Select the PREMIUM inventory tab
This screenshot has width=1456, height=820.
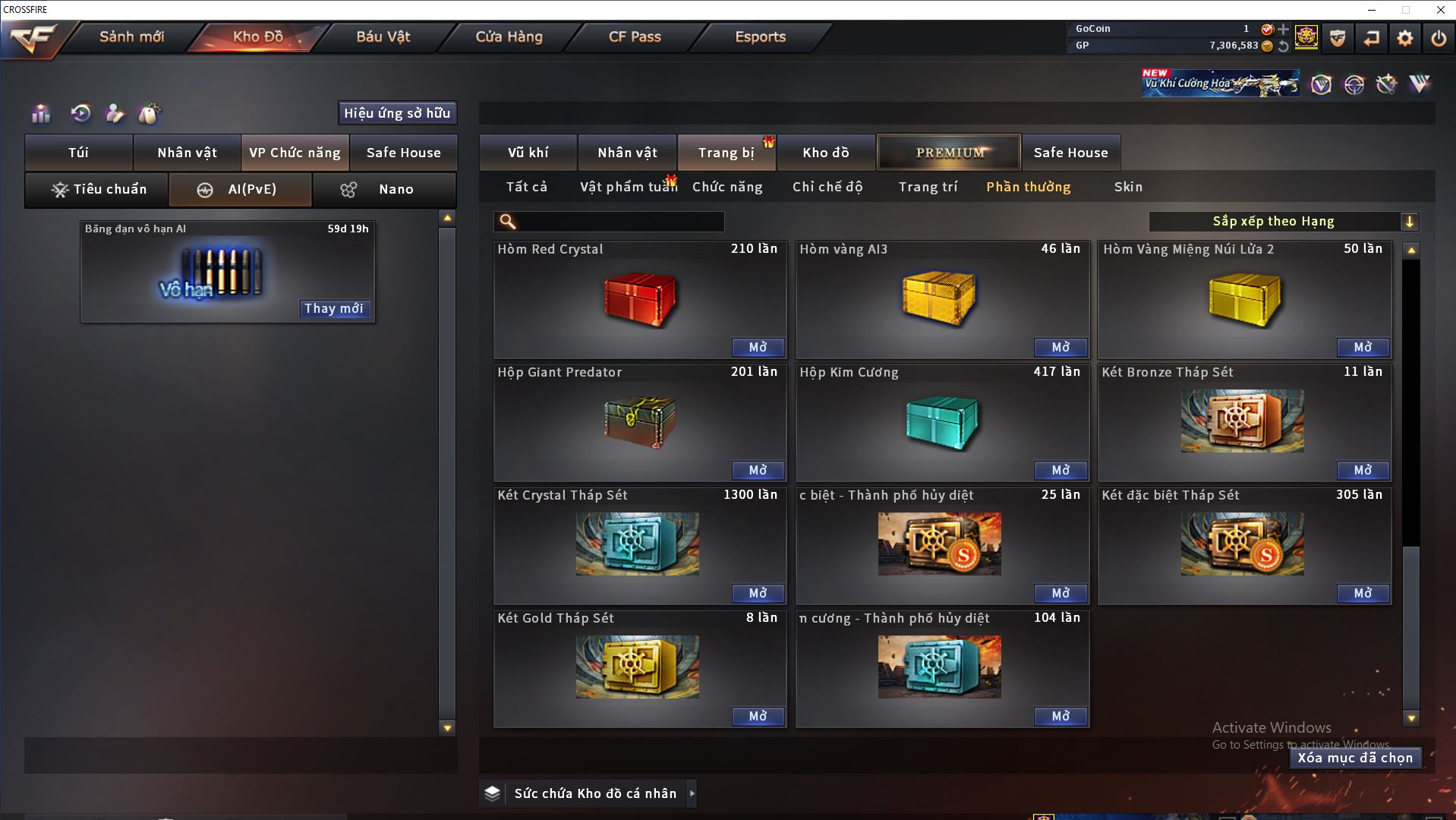click(949, 153)
